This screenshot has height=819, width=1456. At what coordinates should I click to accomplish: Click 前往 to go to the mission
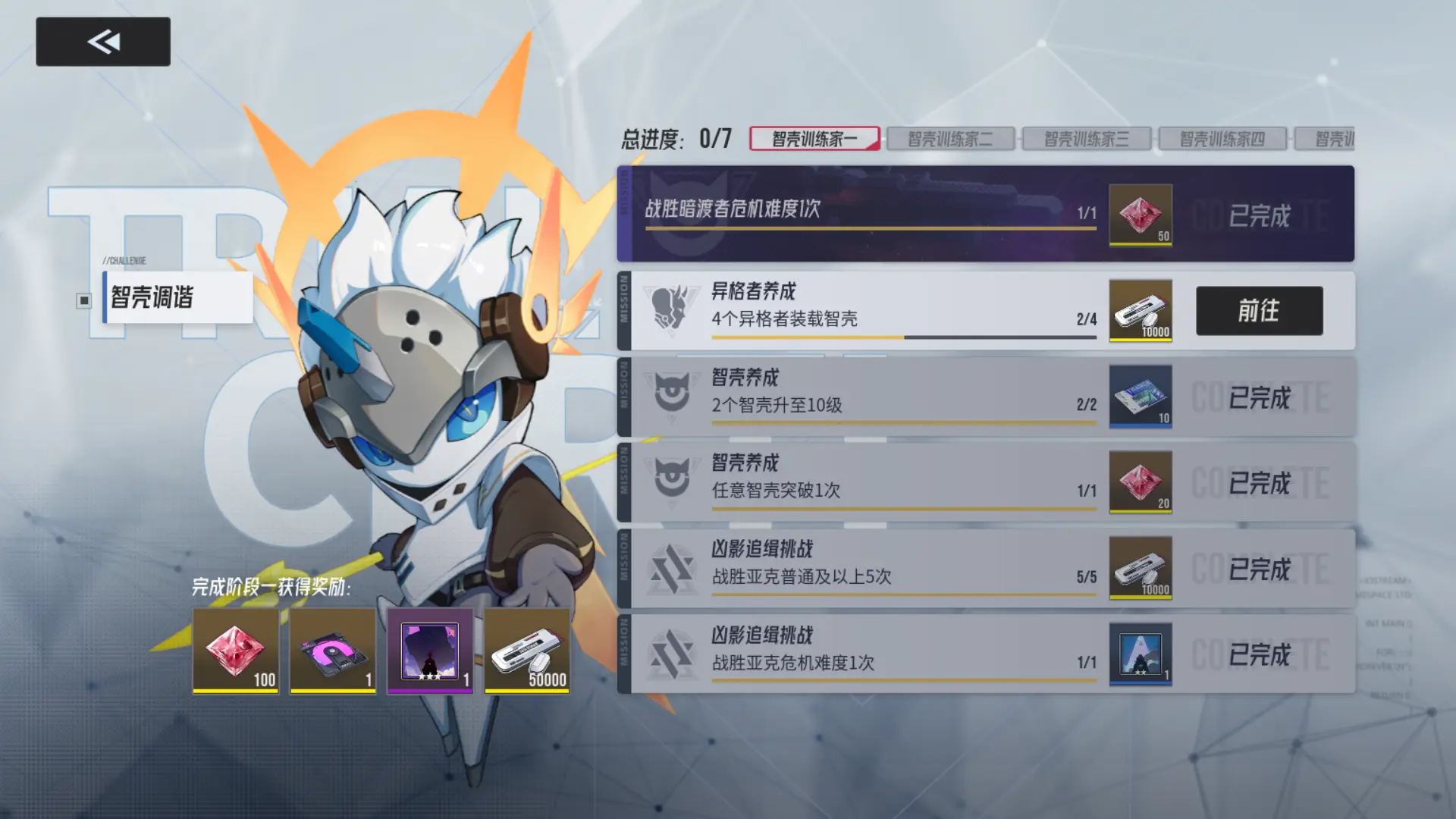click(x=1259, y=311)
